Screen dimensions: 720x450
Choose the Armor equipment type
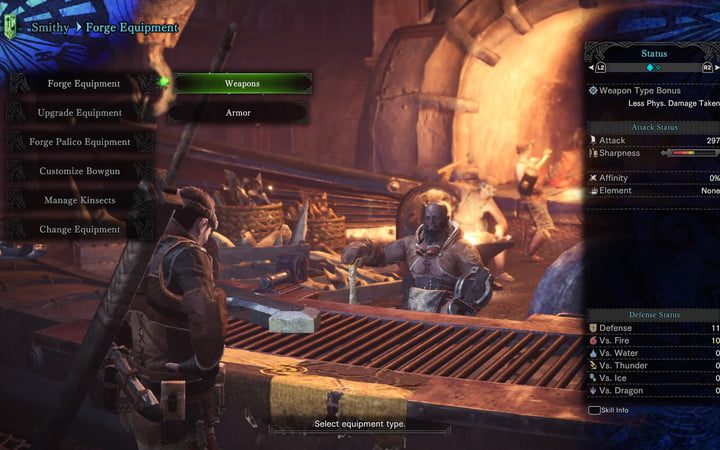(240, 113)
